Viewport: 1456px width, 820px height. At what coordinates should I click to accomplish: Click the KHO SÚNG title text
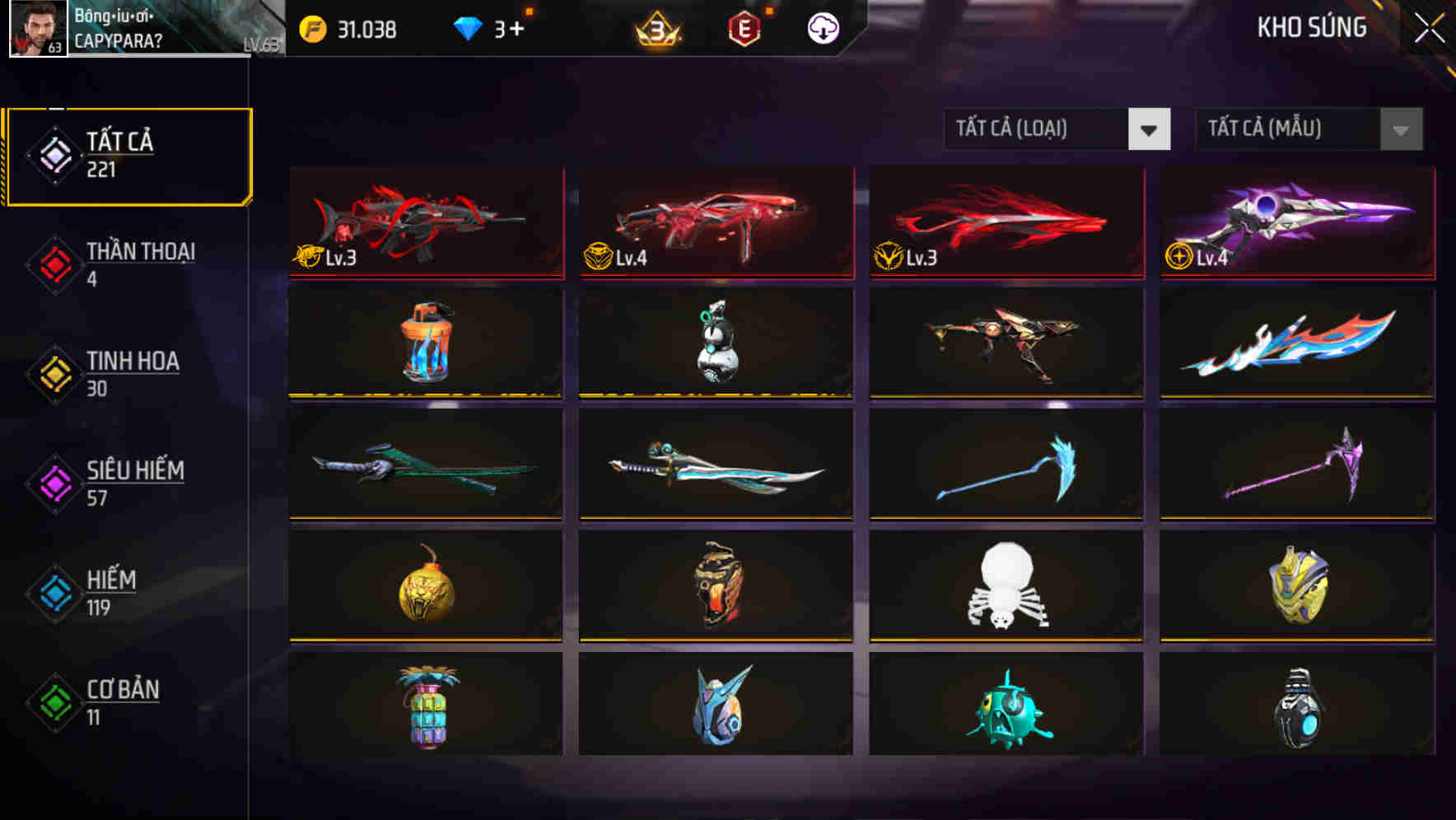click(1312, 27)
